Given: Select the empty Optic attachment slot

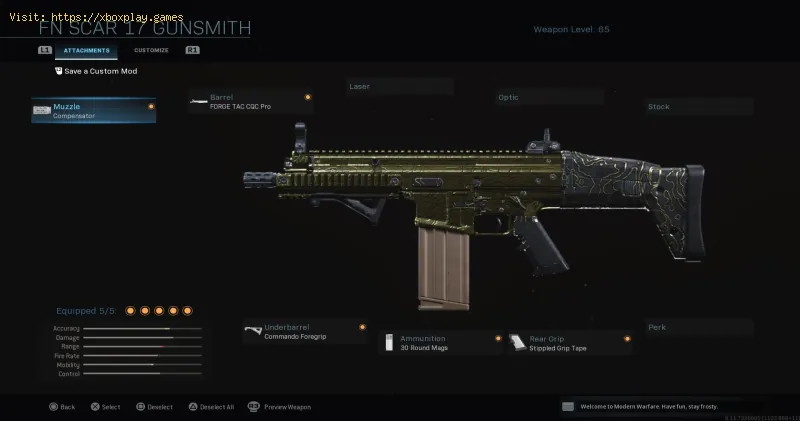Looking at the screenshot, I should [549, 98].
